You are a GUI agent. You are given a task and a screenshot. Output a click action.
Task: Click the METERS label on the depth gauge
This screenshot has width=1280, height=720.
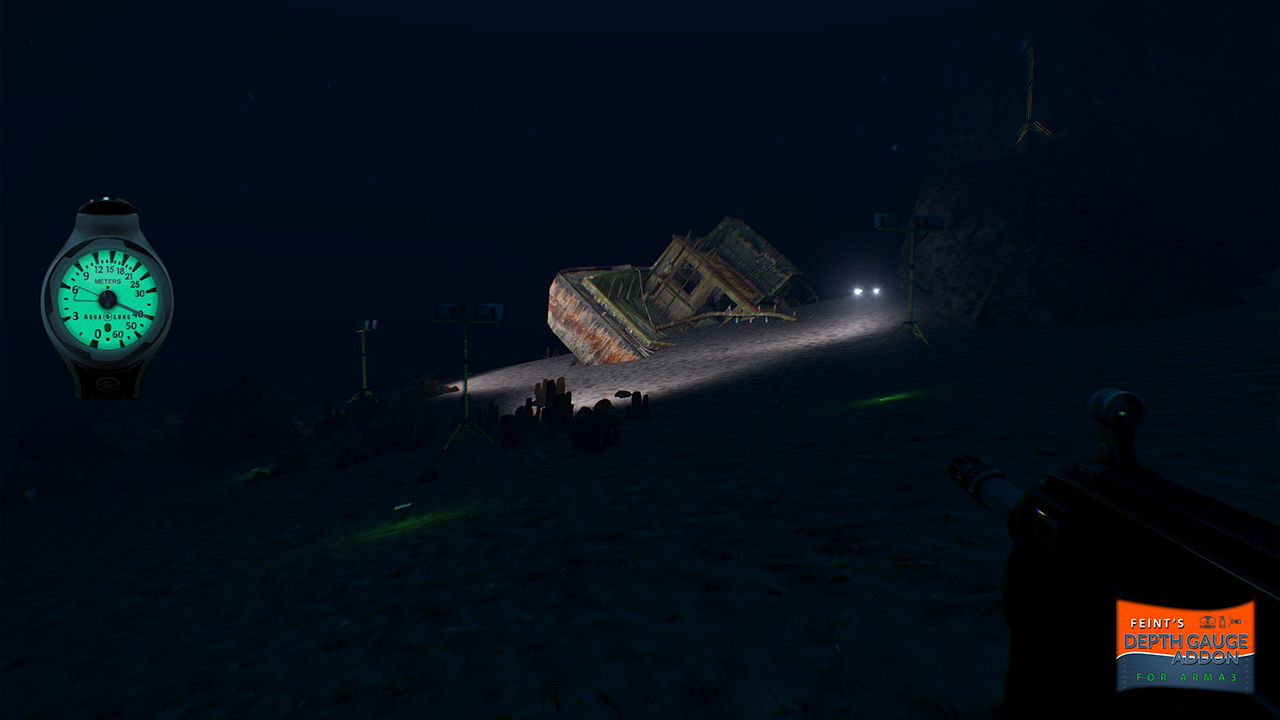(107, 280)
